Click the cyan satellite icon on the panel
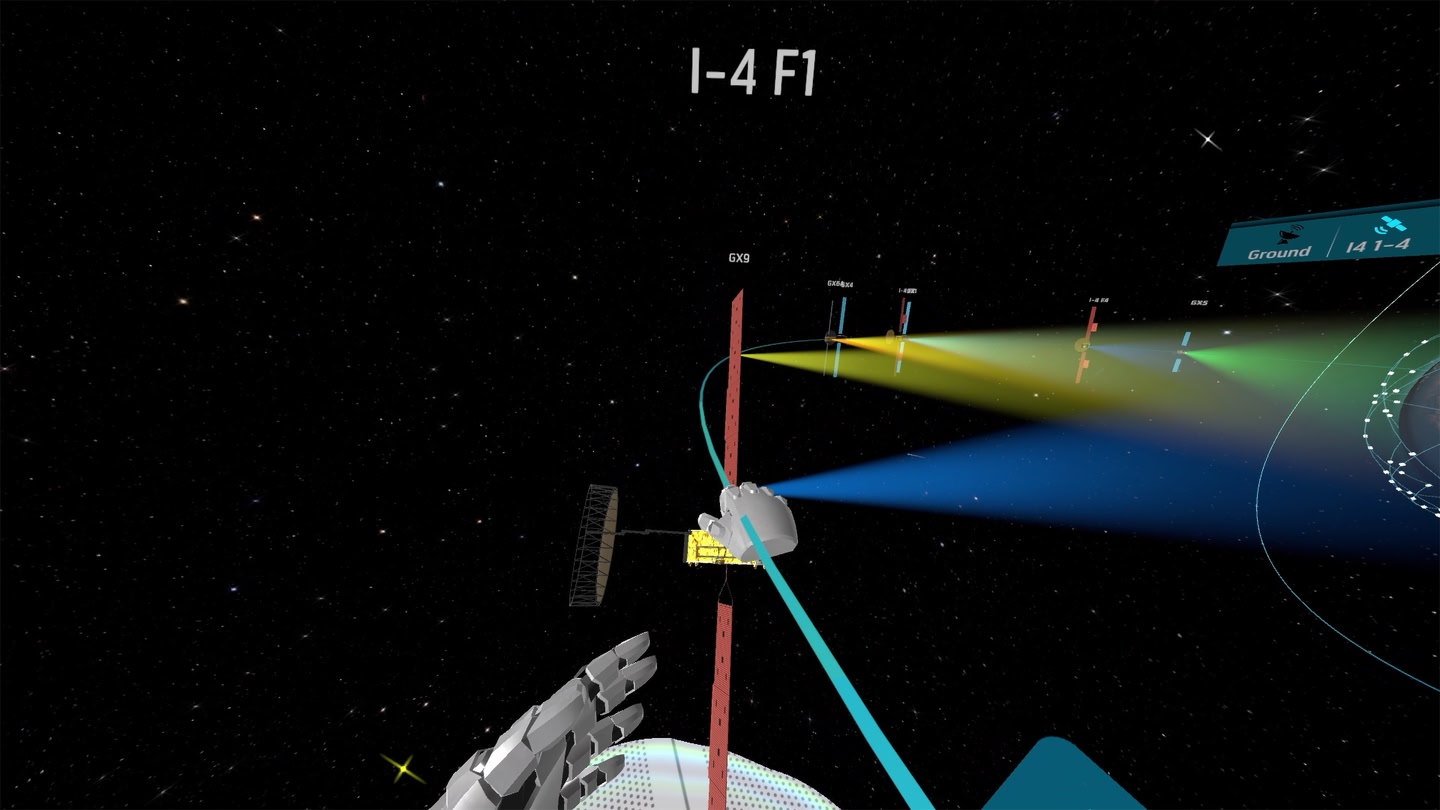The width and height of the screenshot is (1440, 810). pos(1391,223)
